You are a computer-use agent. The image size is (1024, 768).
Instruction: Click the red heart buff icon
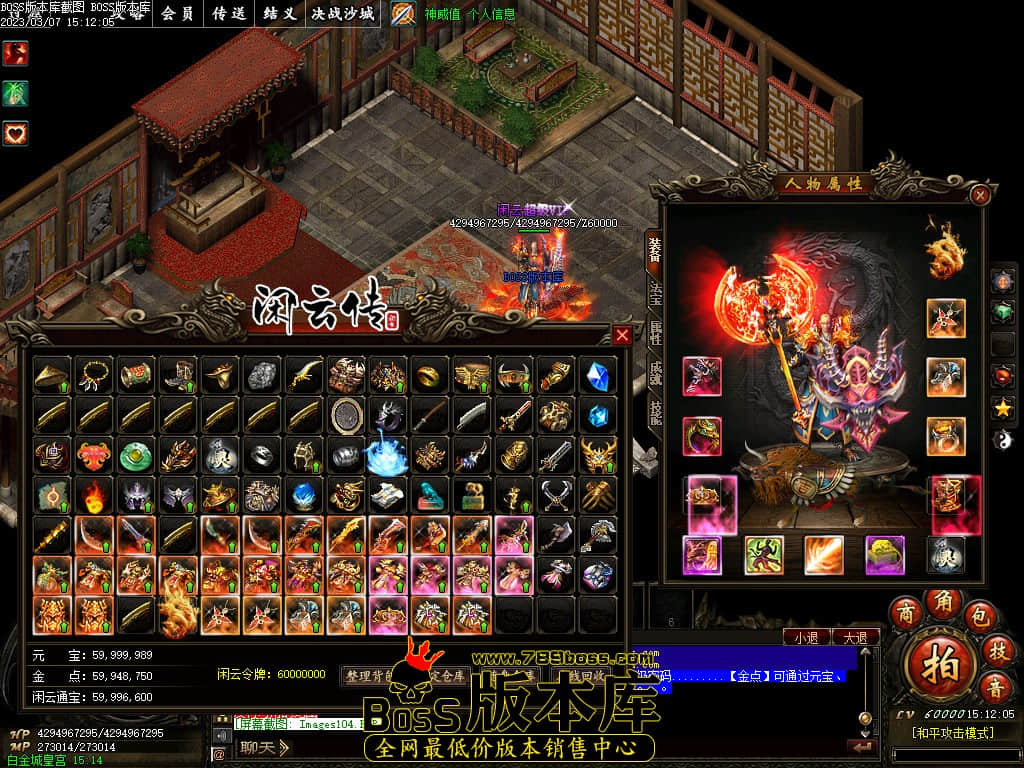[x=15, y=133]
